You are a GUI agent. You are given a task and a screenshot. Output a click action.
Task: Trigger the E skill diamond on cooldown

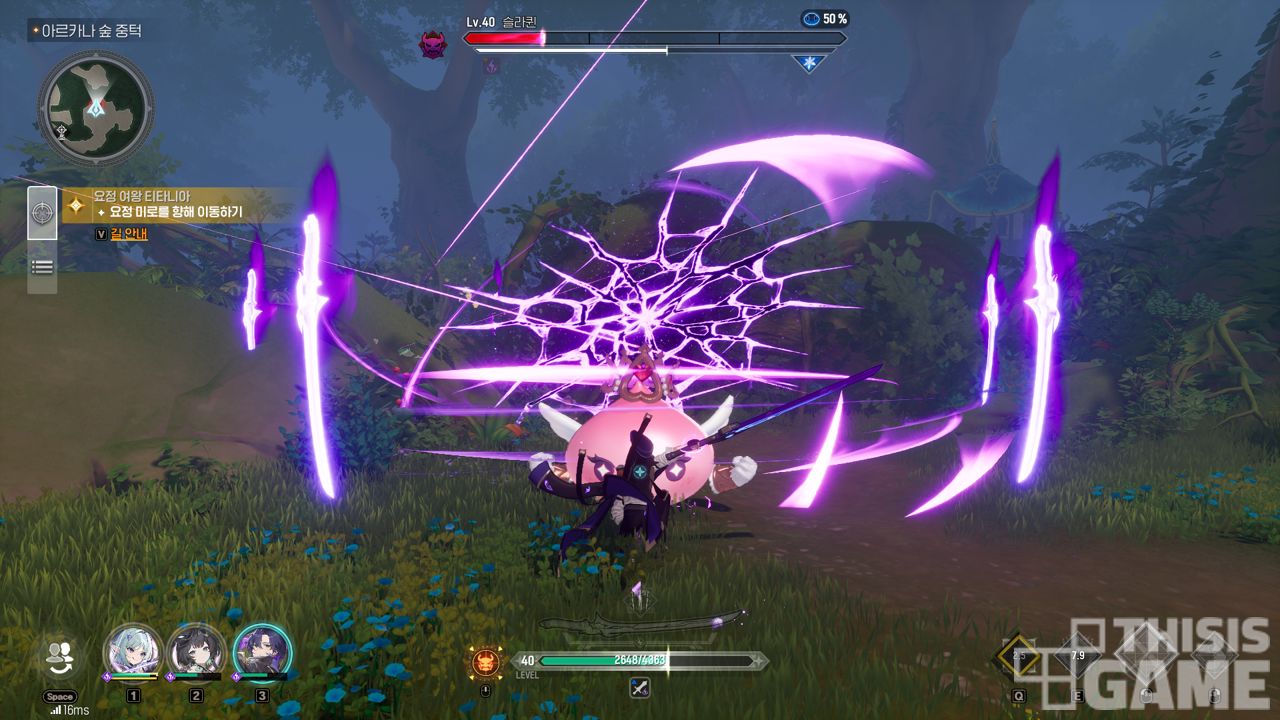[1077, 656]
